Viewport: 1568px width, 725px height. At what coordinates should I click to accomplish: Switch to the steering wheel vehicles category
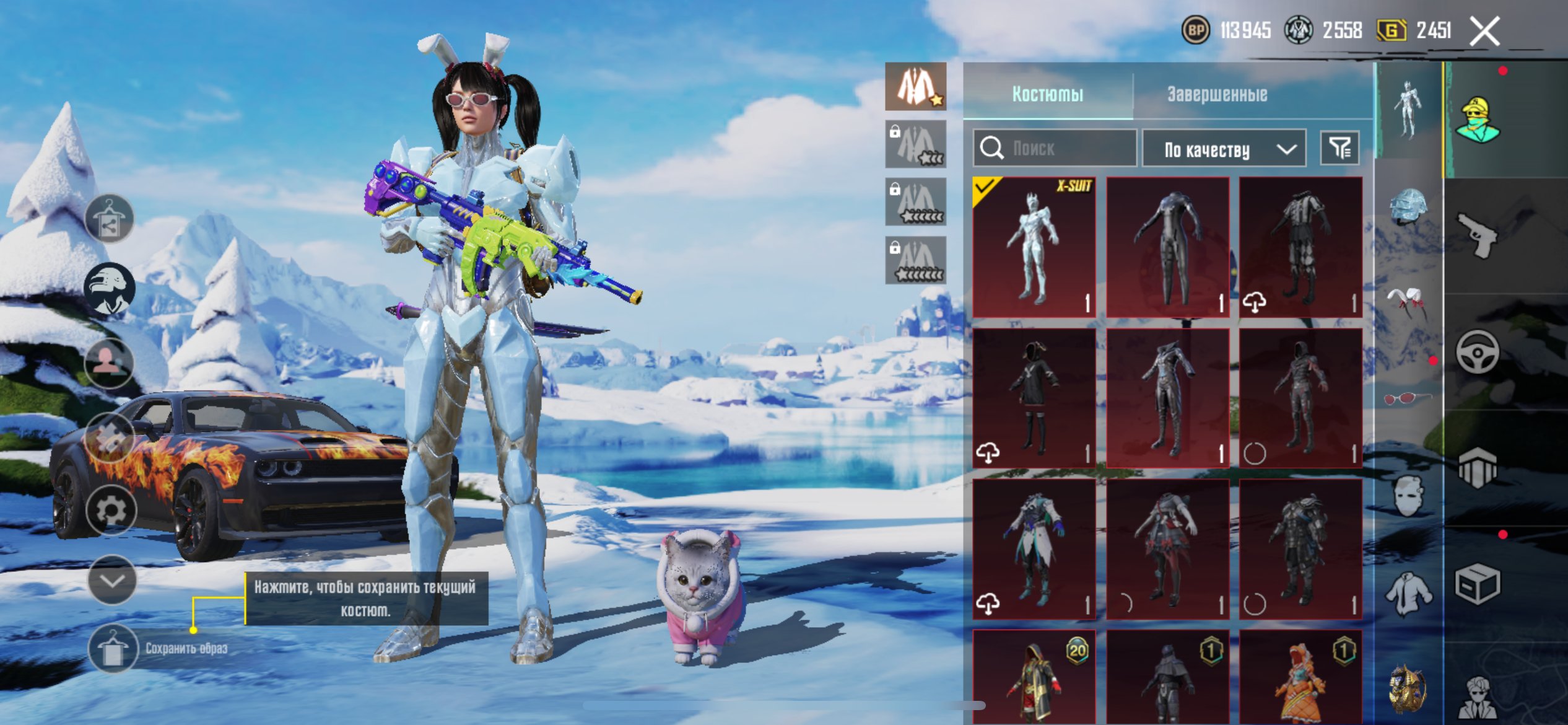pyautogui.click(x=1478, y=352)
